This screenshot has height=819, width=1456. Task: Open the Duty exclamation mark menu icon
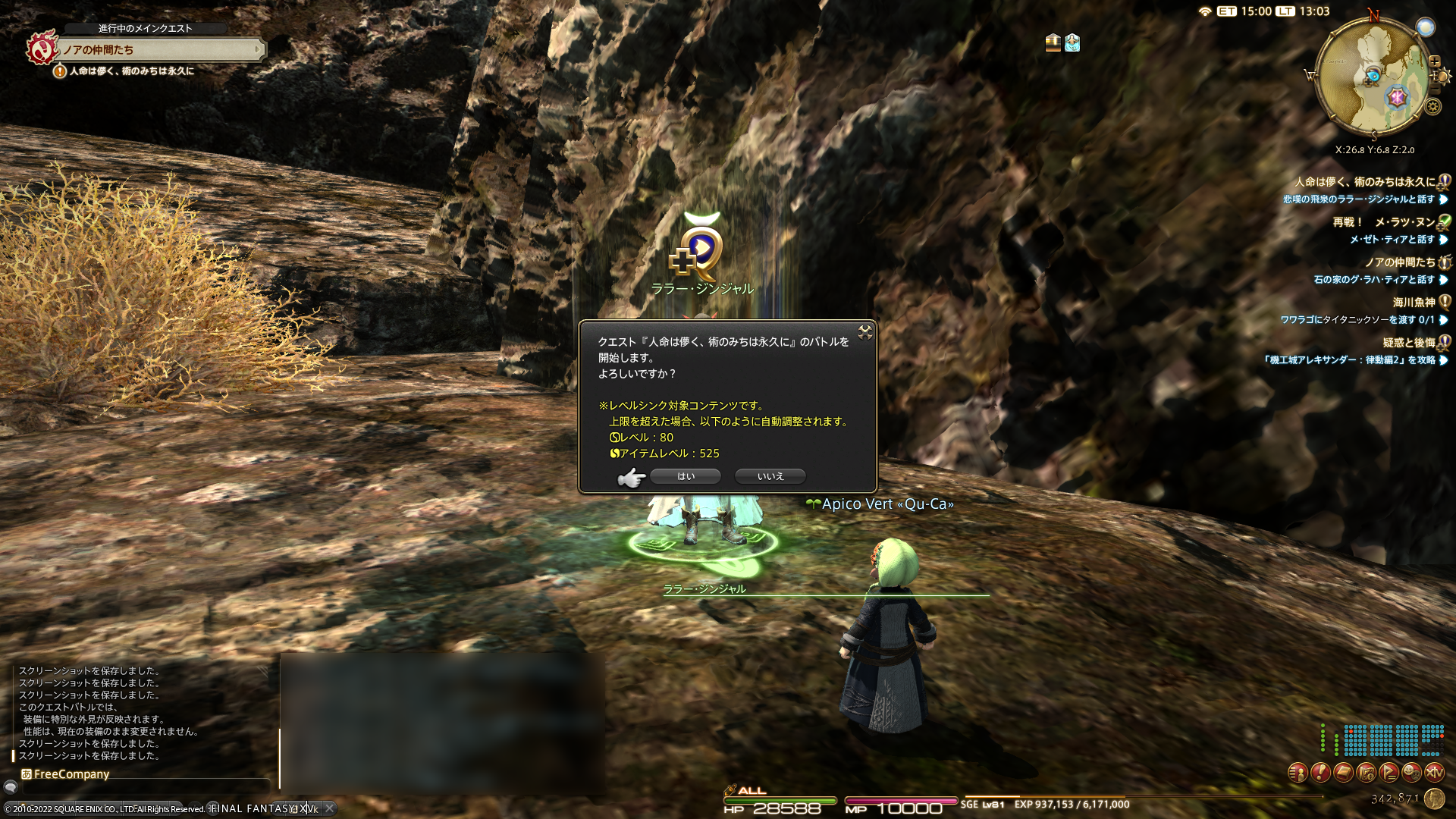1320,773
